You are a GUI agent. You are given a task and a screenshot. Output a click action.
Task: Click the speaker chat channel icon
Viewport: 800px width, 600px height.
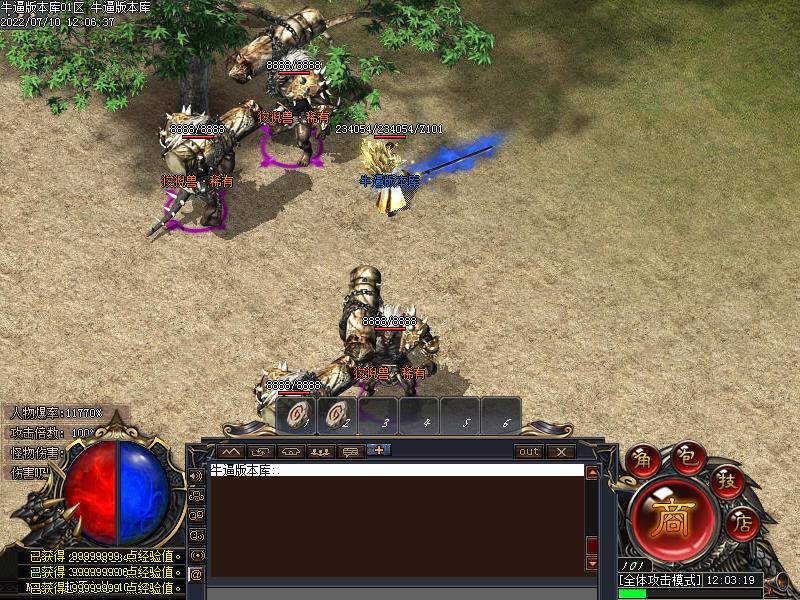[x=196, y=476]
